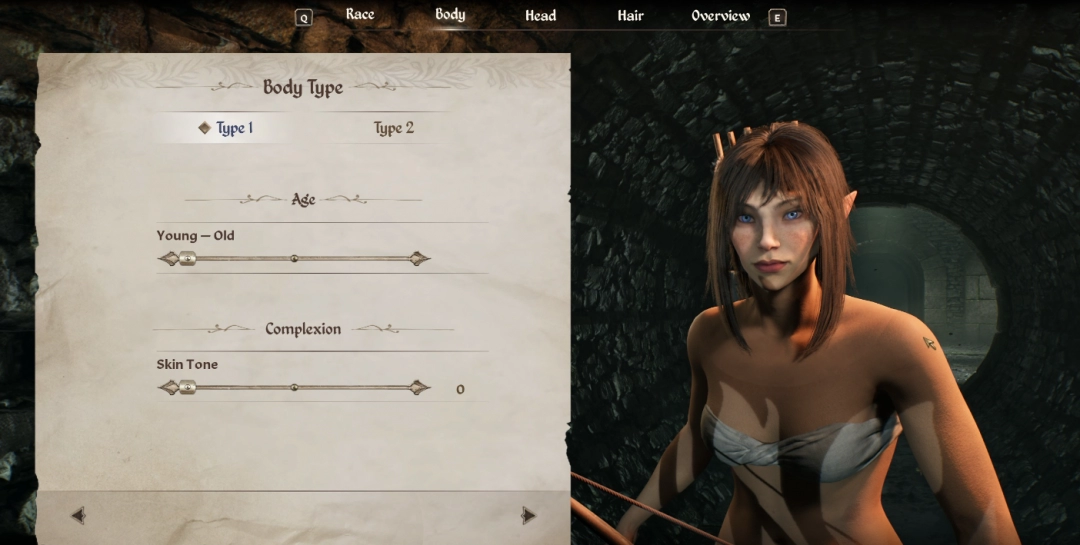Screen dimensions: 1080x545
Task: Show the Overview tab
Action: pos(720,16)
